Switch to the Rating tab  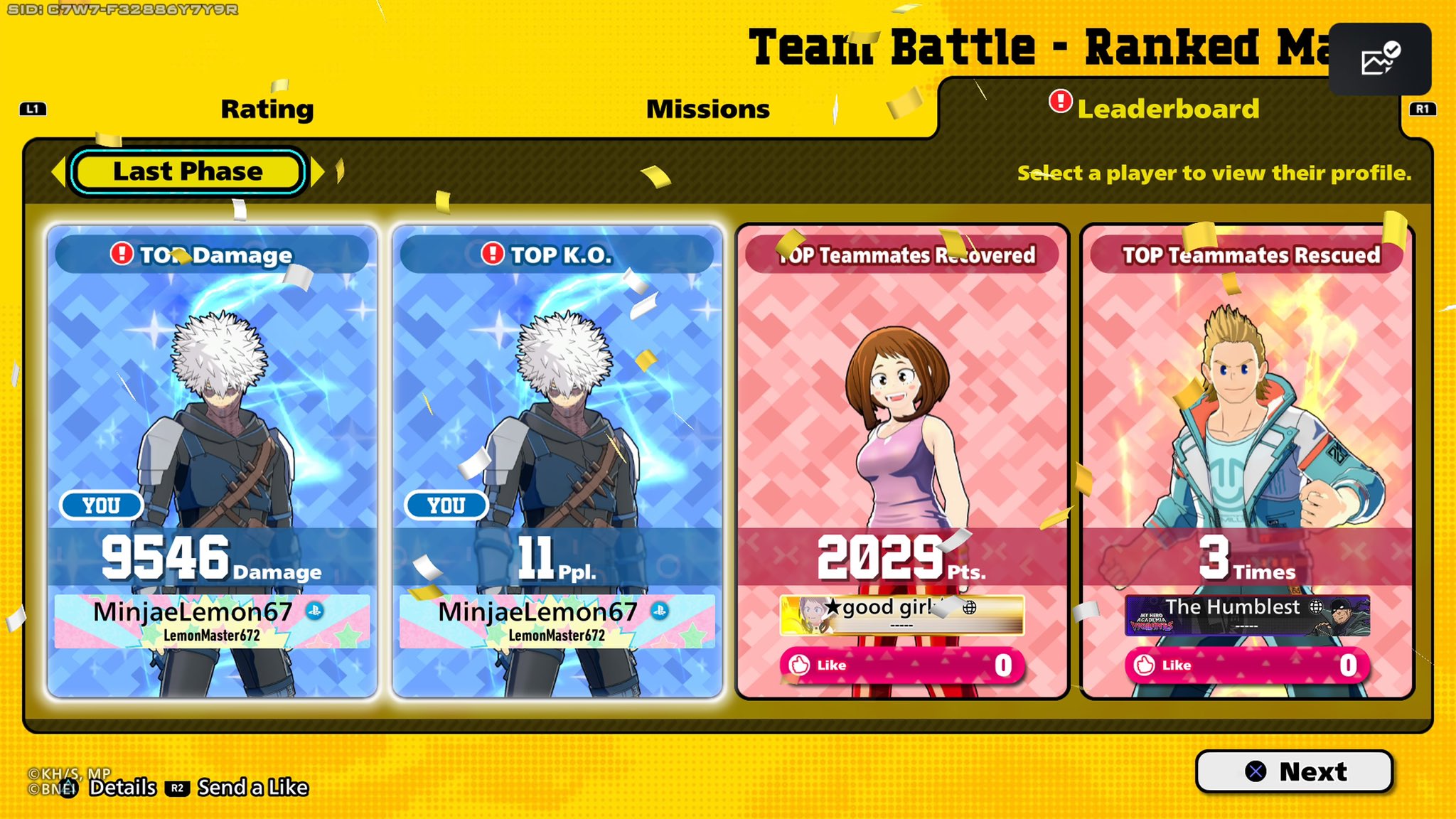pos(267,109)
